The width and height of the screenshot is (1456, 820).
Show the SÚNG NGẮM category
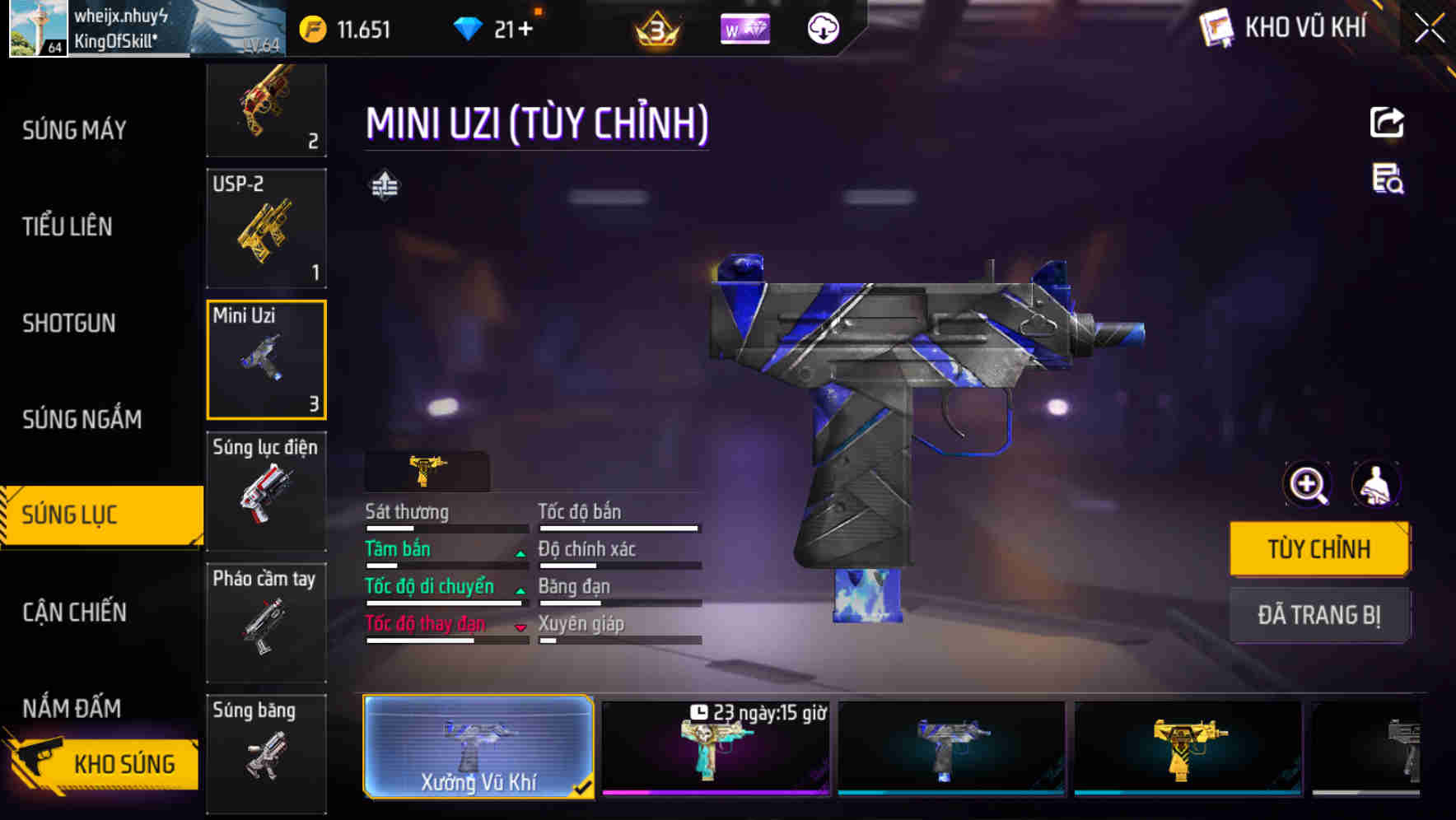coord(82,419)
